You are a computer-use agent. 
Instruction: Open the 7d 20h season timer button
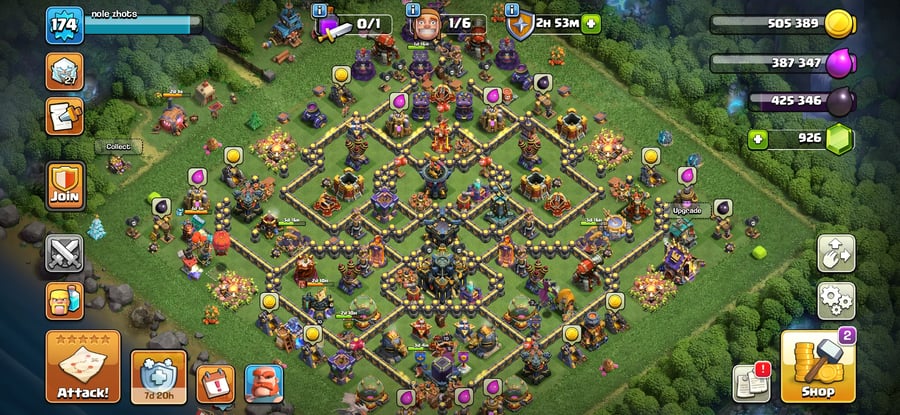click(159, 377)
